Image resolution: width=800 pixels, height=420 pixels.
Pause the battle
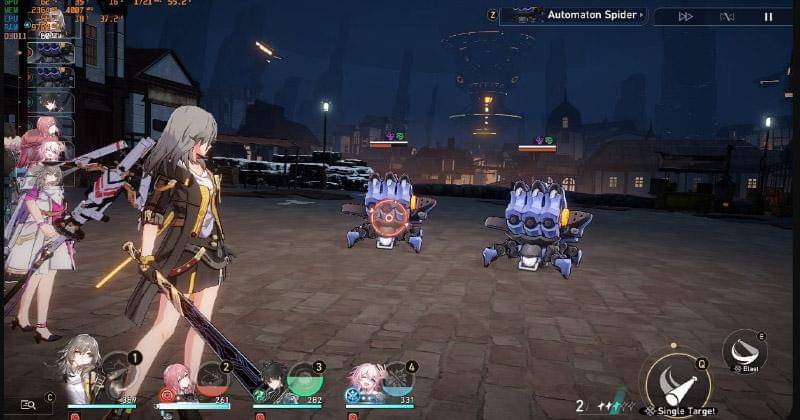click(768, 16)
